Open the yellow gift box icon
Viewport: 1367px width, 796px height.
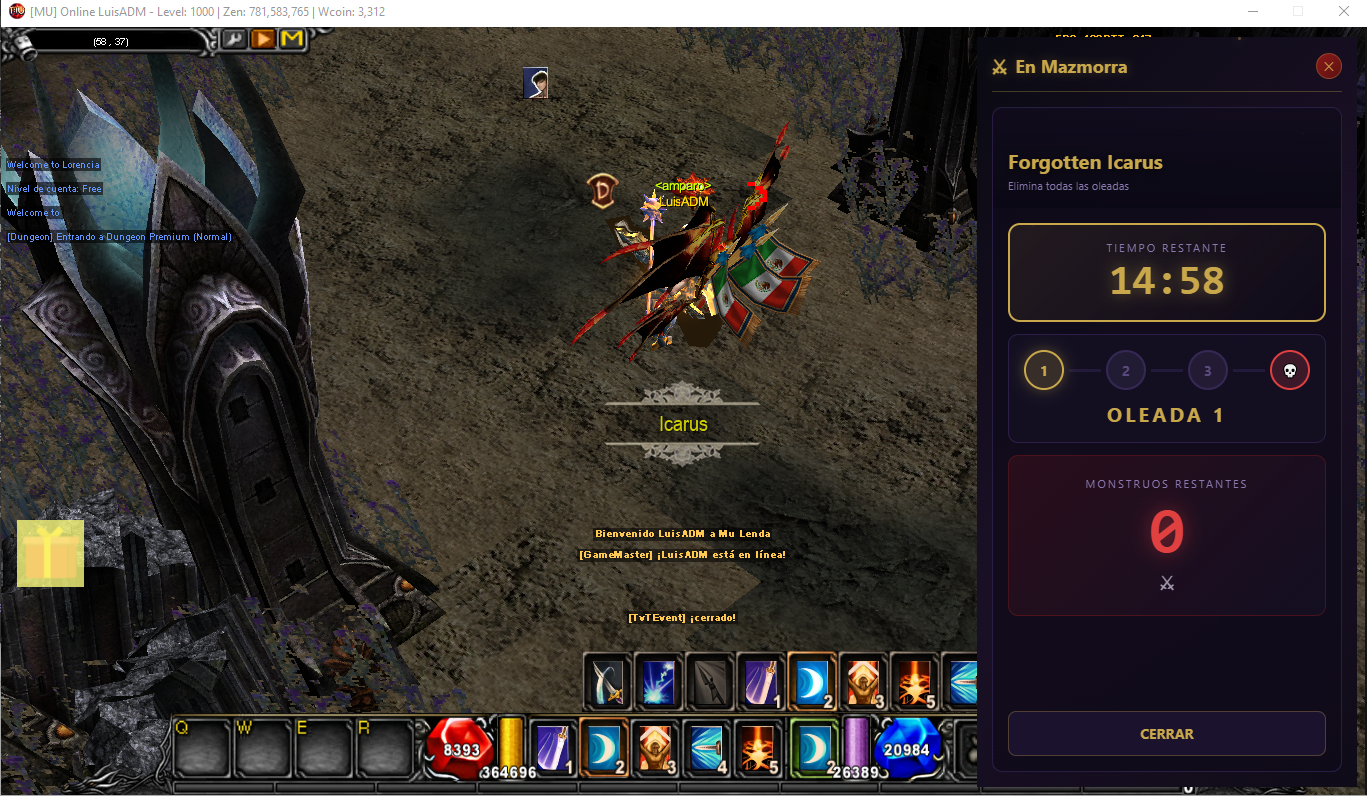[x=50, y=553]
